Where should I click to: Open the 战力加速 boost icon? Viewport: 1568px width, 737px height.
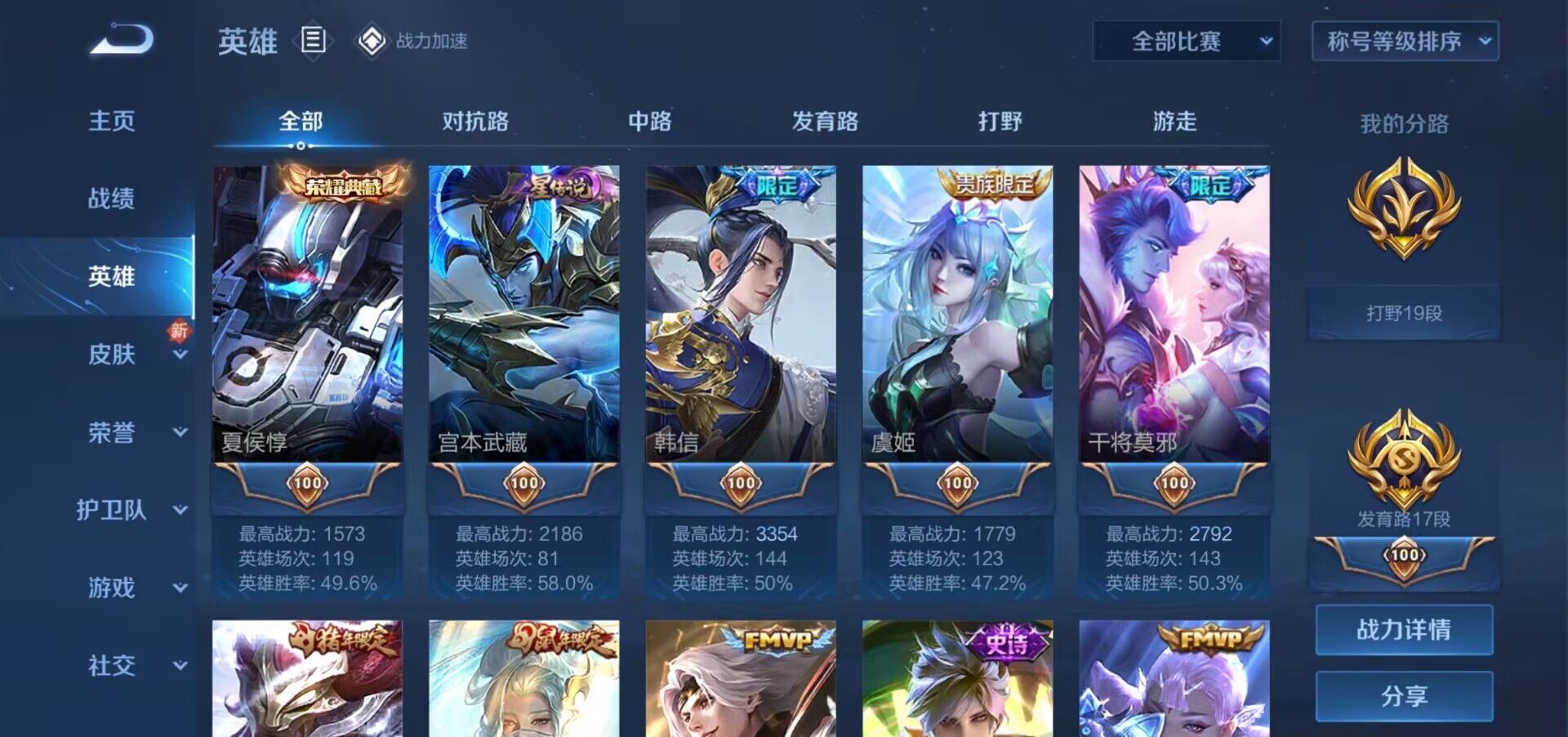point(372,38)
